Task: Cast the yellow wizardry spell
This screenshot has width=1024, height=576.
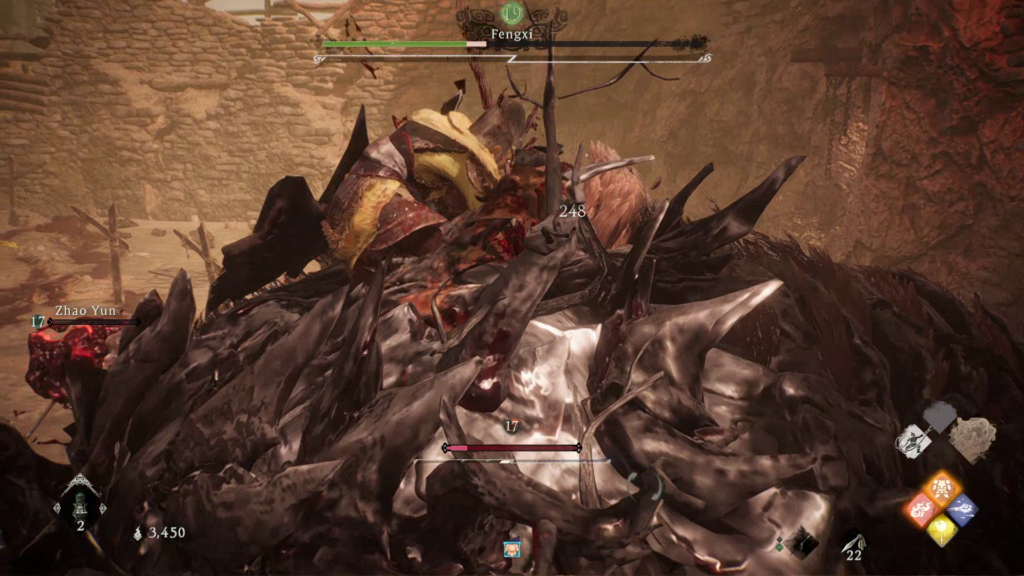Action: (941, 530)
